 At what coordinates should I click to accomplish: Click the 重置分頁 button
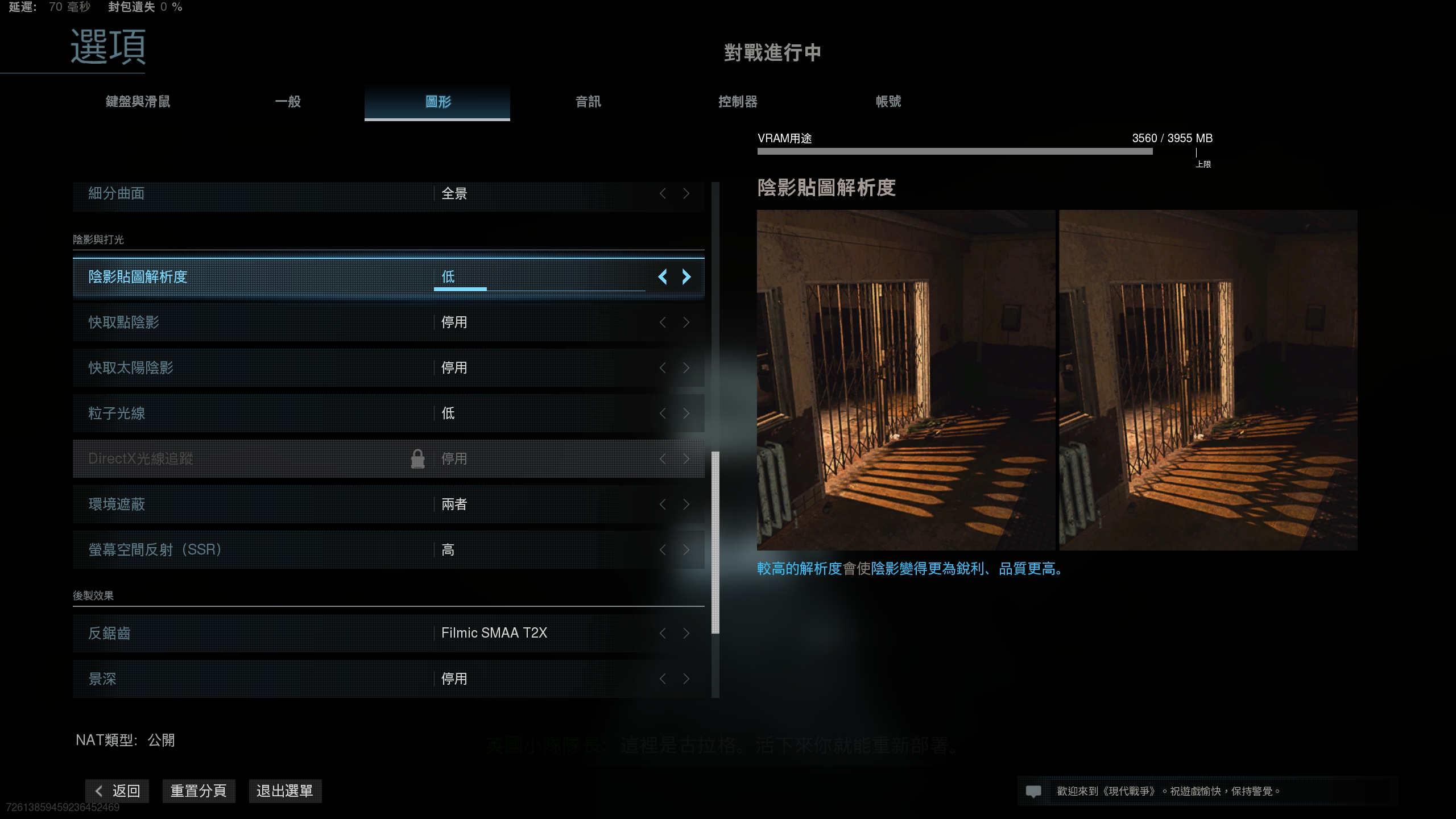pos(199,791)
